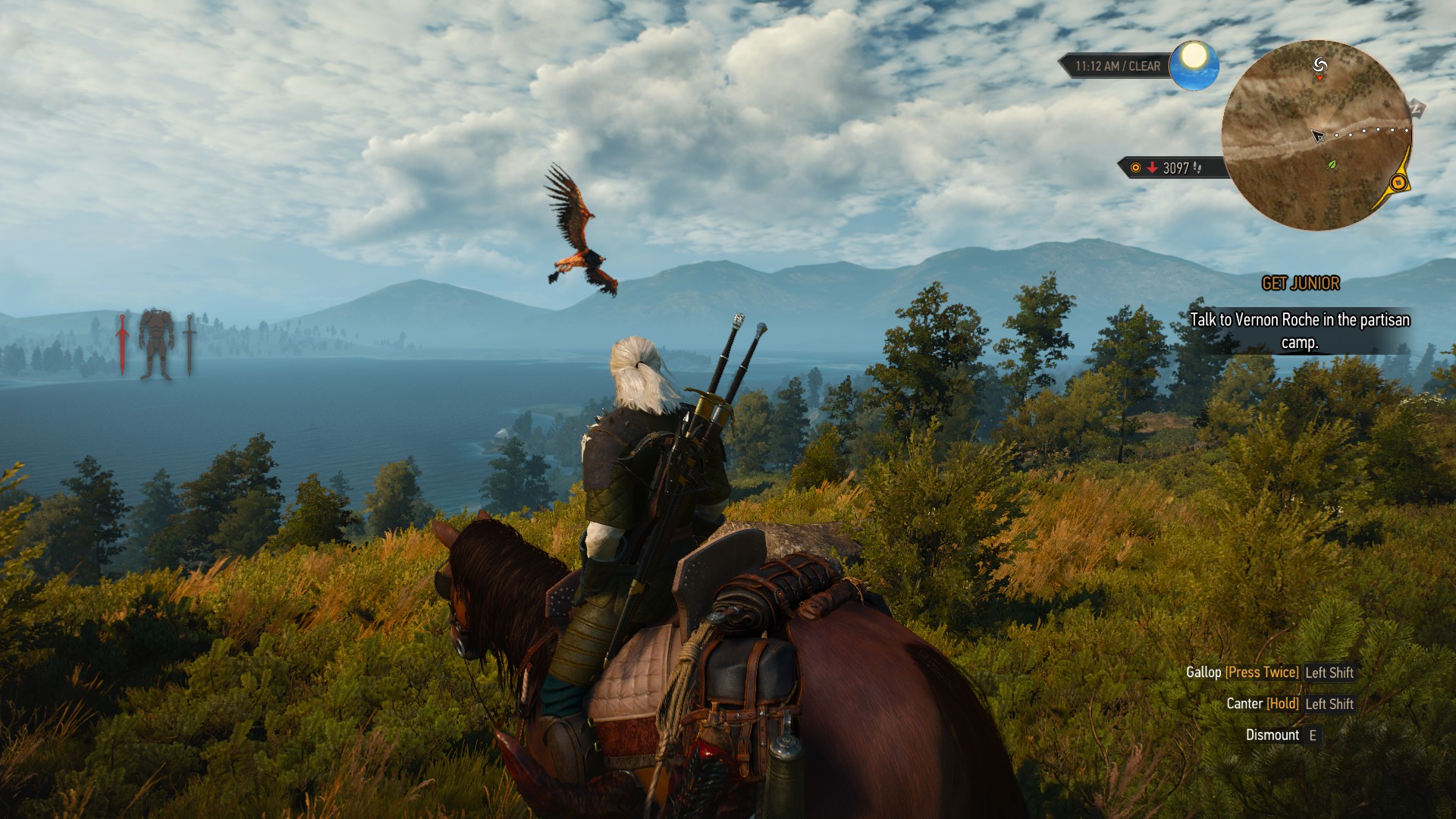Select the signpost marker on the minimap
The height and width of the screenshot is (819, 1456).
pyautogui.click(x=1319, y=64)
